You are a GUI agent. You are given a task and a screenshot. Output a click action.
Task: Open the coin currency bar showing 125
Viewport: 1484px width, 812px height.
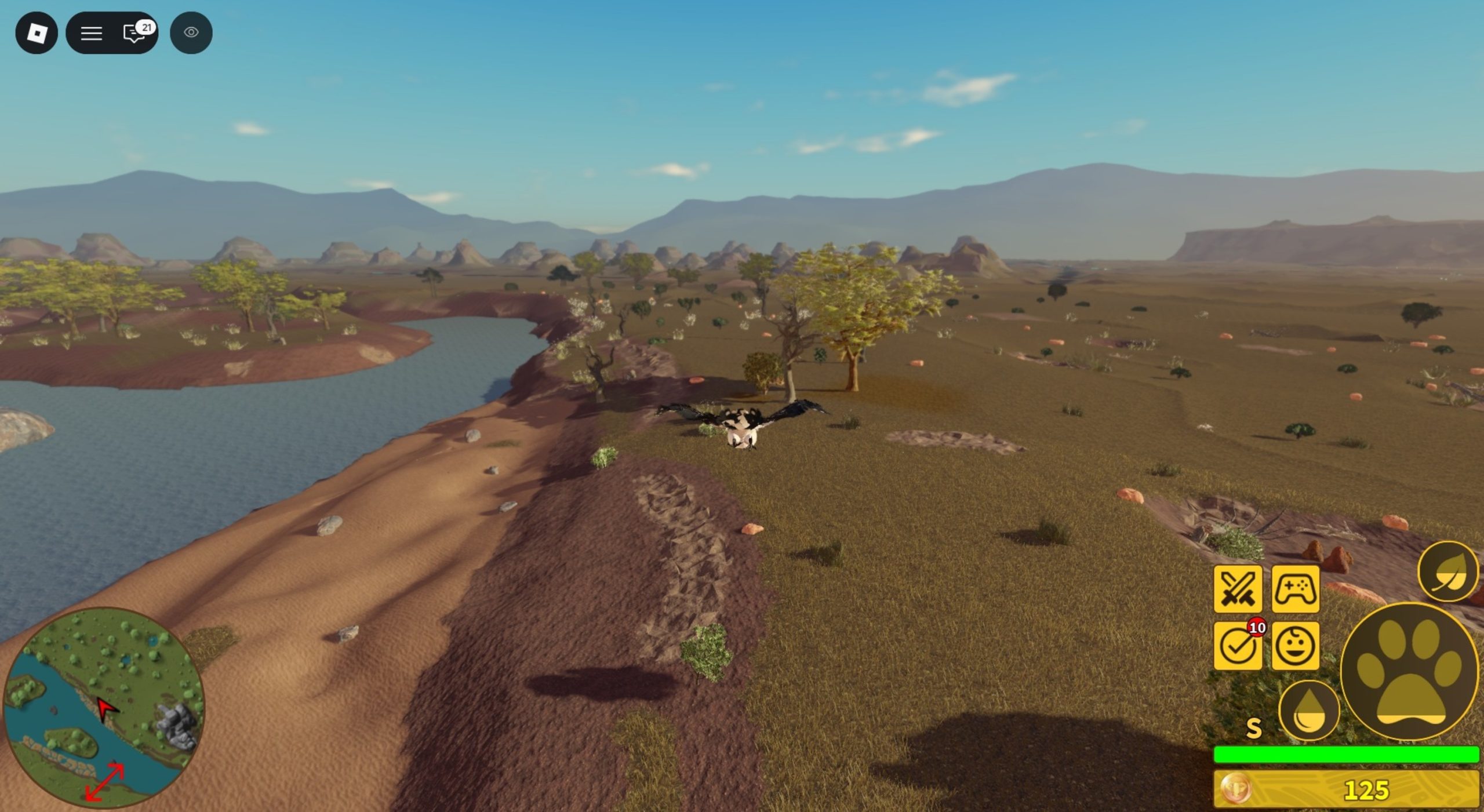click(x=1346, y=789)
